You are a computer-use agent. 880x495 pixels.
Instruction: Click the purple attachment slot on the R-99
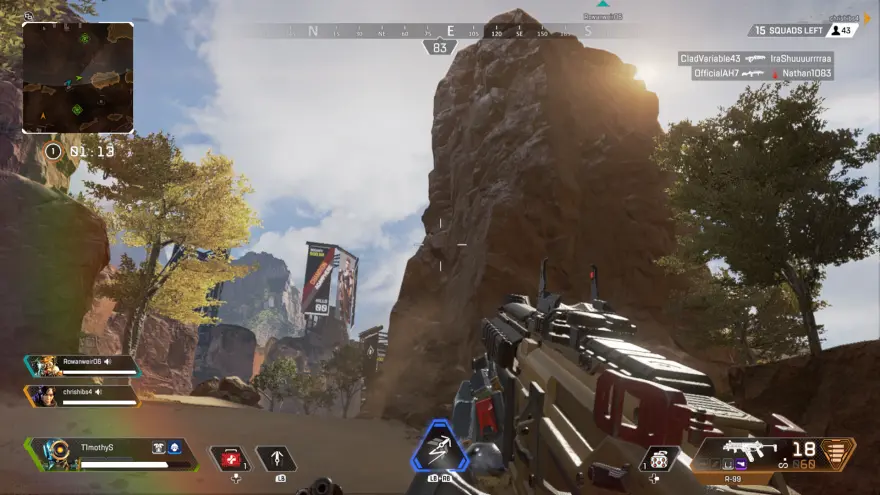[739, 464]
